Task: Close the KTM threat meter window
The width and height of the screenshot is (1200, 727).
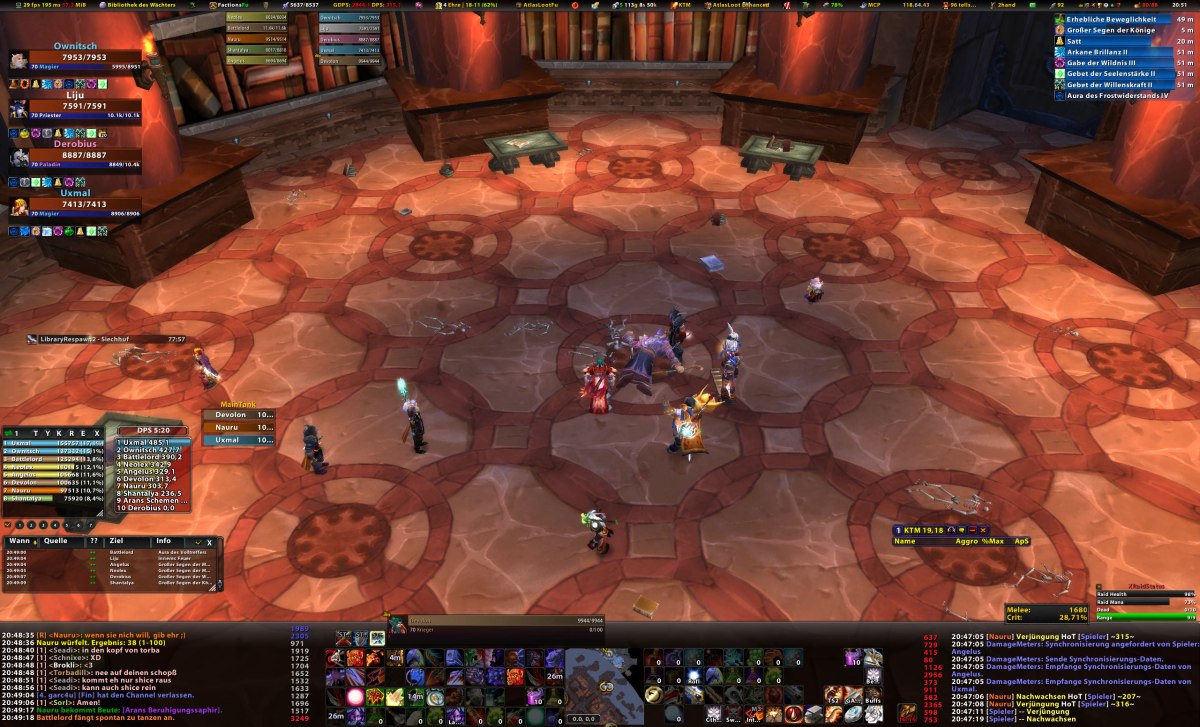Action: point(983,529)
